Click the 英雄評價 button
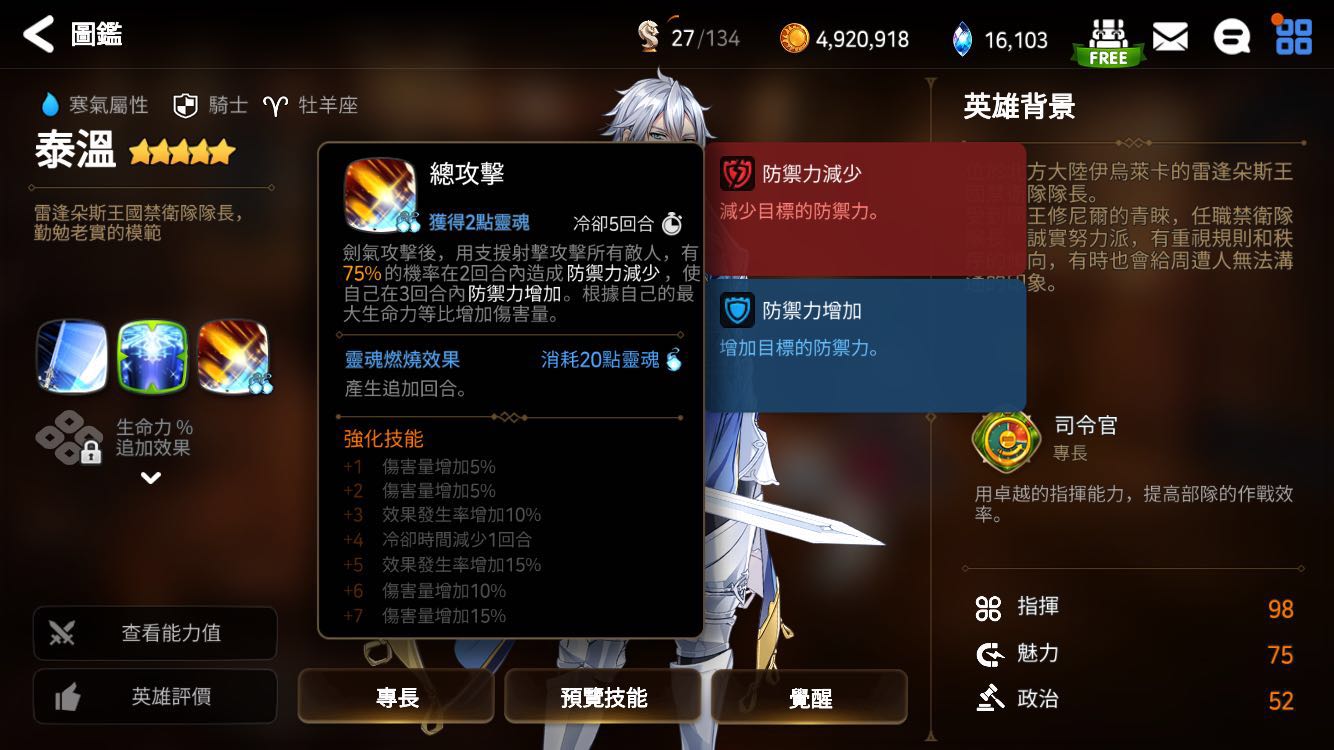The width and height of the screenshot is (1334, 750). (x=154, y=696)
